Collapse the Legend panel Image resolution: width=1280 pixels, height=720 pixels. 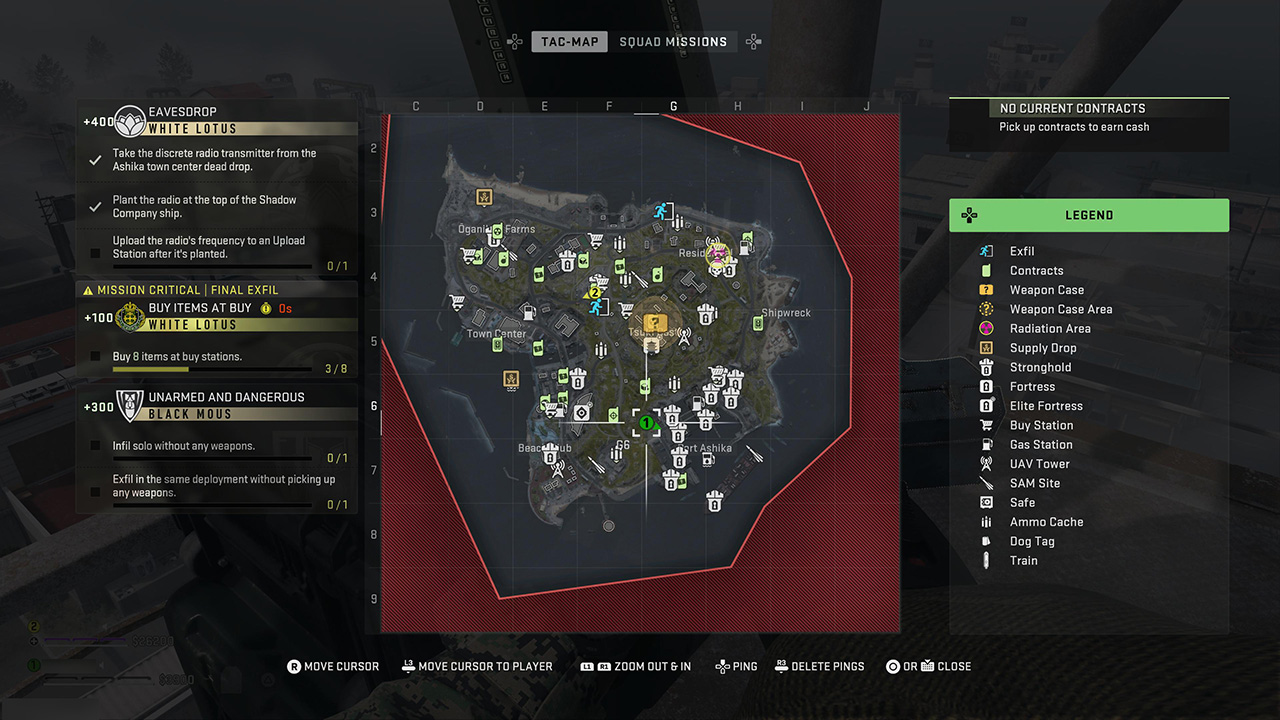tap(1089, 215)
